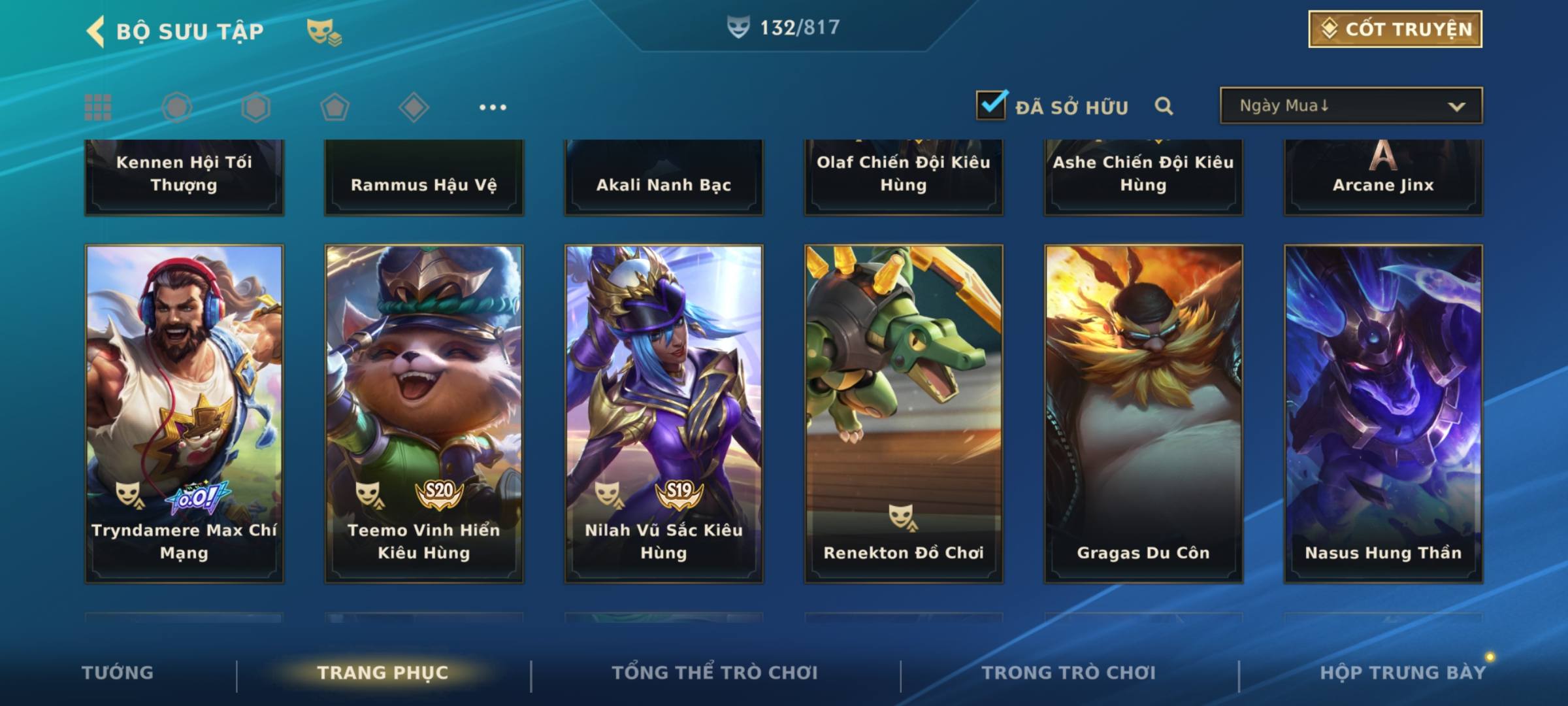View the Gragas Du Côn skin
The image size is (1568, 706).
pyautogui.click(x=1143, y=413)
